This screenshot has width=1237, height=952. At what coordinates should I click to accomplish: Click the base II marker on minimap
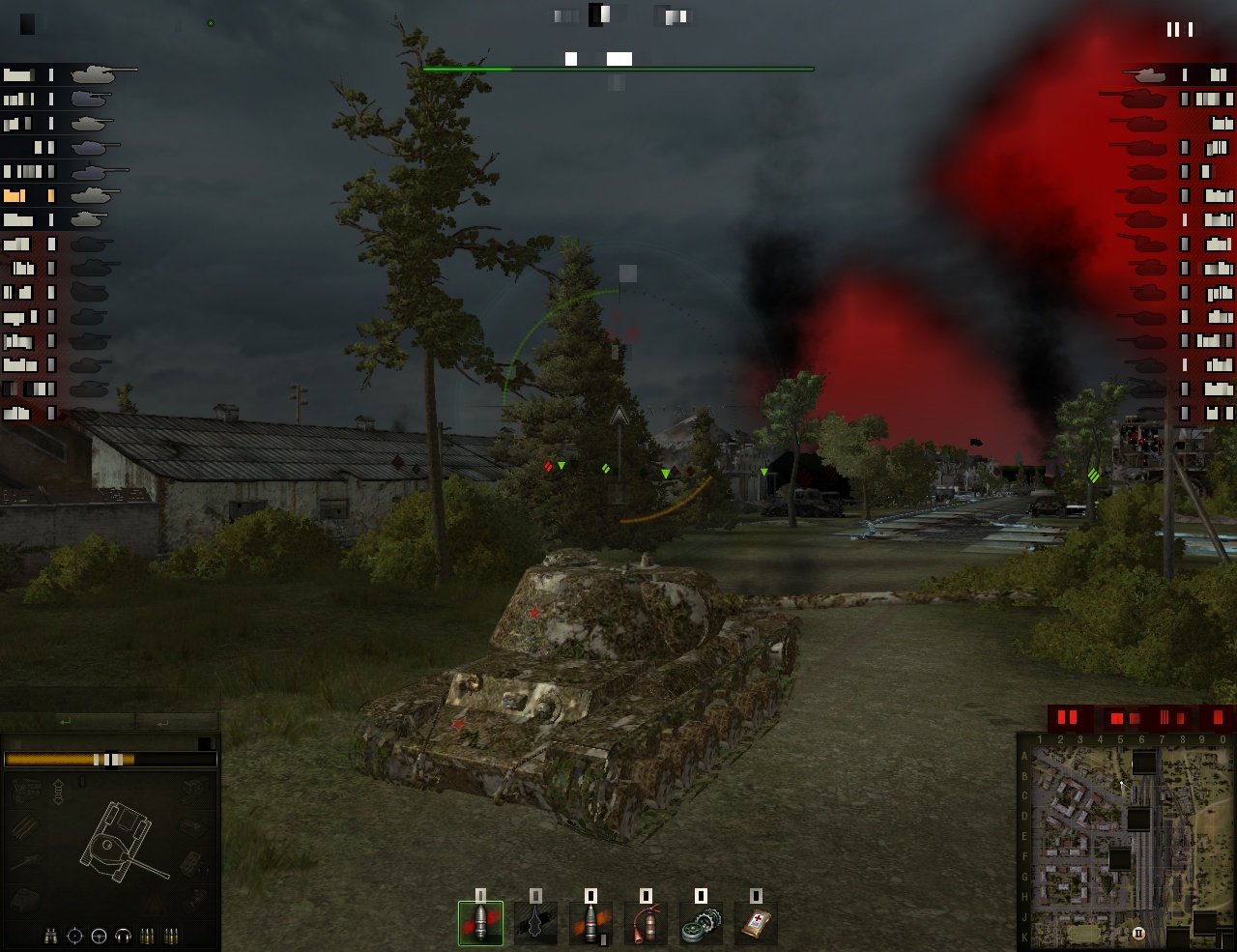coord(1138,933)
